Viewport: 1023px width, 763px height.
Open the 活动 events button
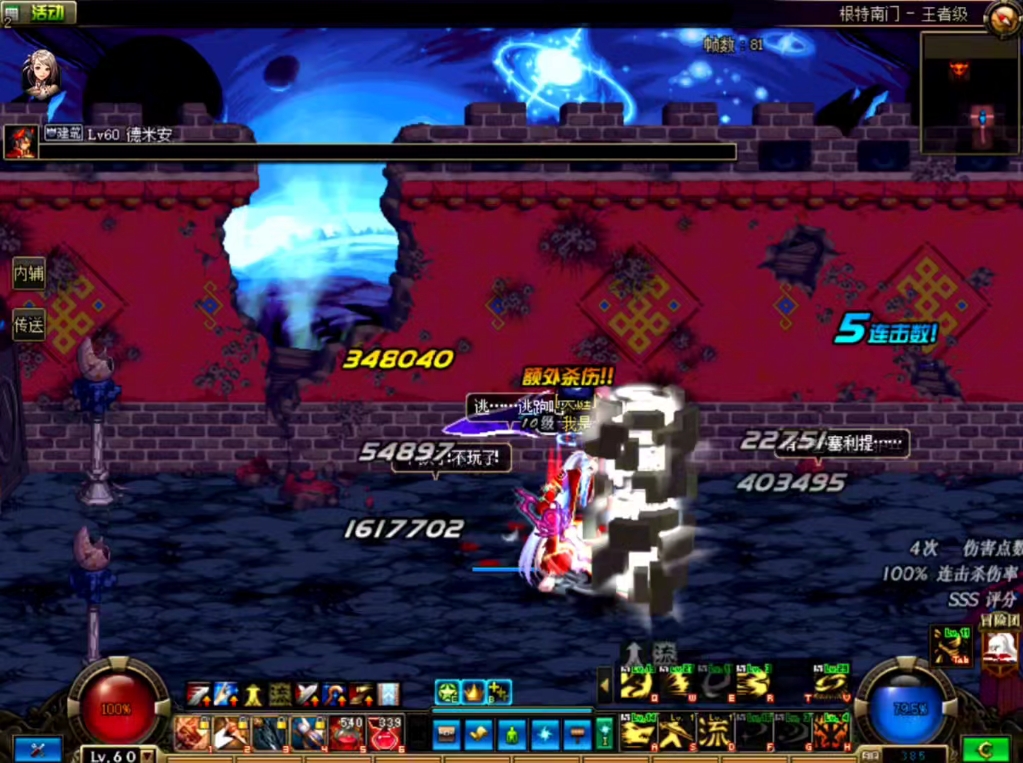[x=46, y=12]
